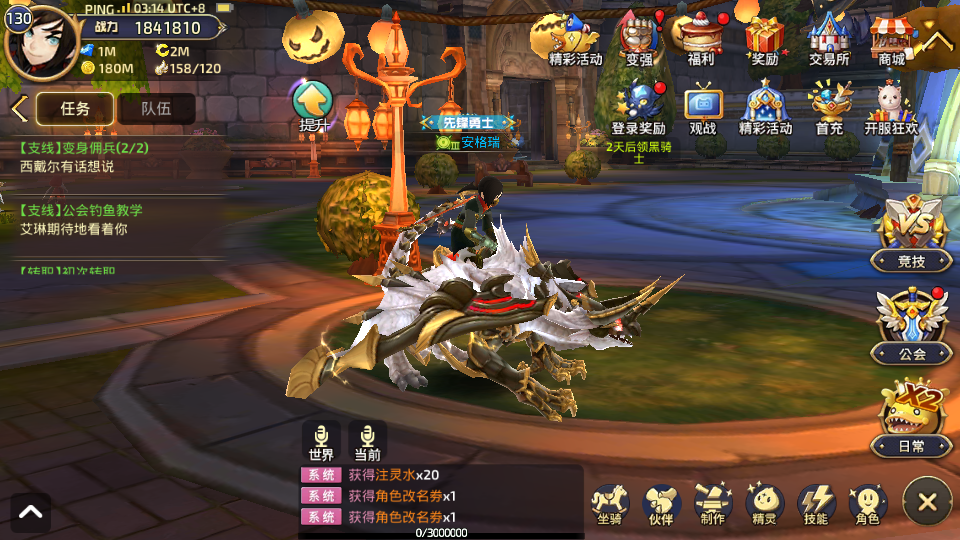Viewport: 960px width, 540px height.
Task: Select the 任务 quest tab
Action: click(x=75, y=109)
